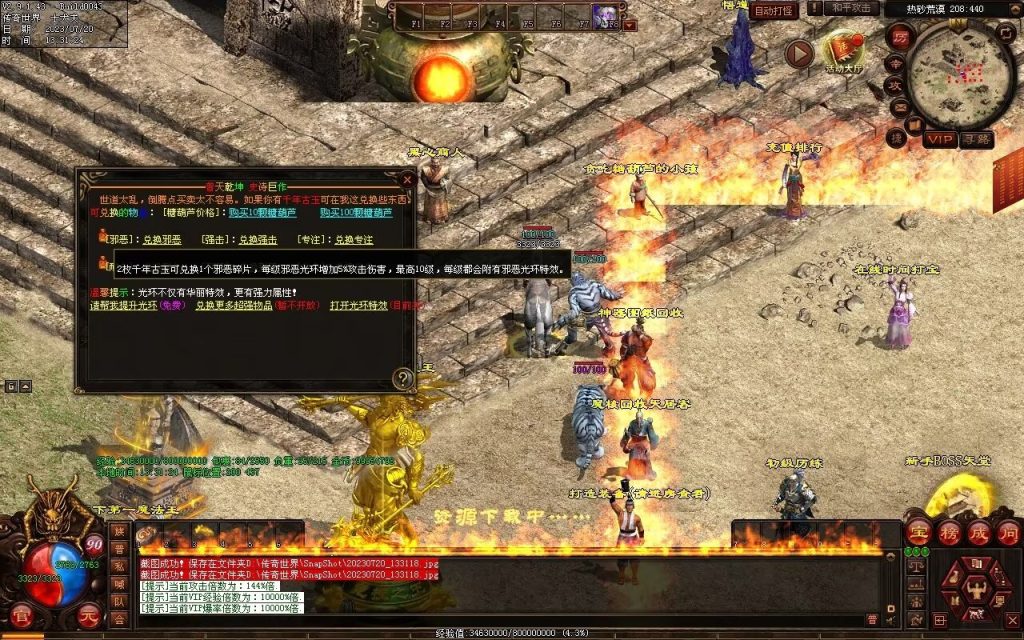This screenshot has width=1024, height=640.
Task: Click the chat log message area
Action: [x=500, y=585]
